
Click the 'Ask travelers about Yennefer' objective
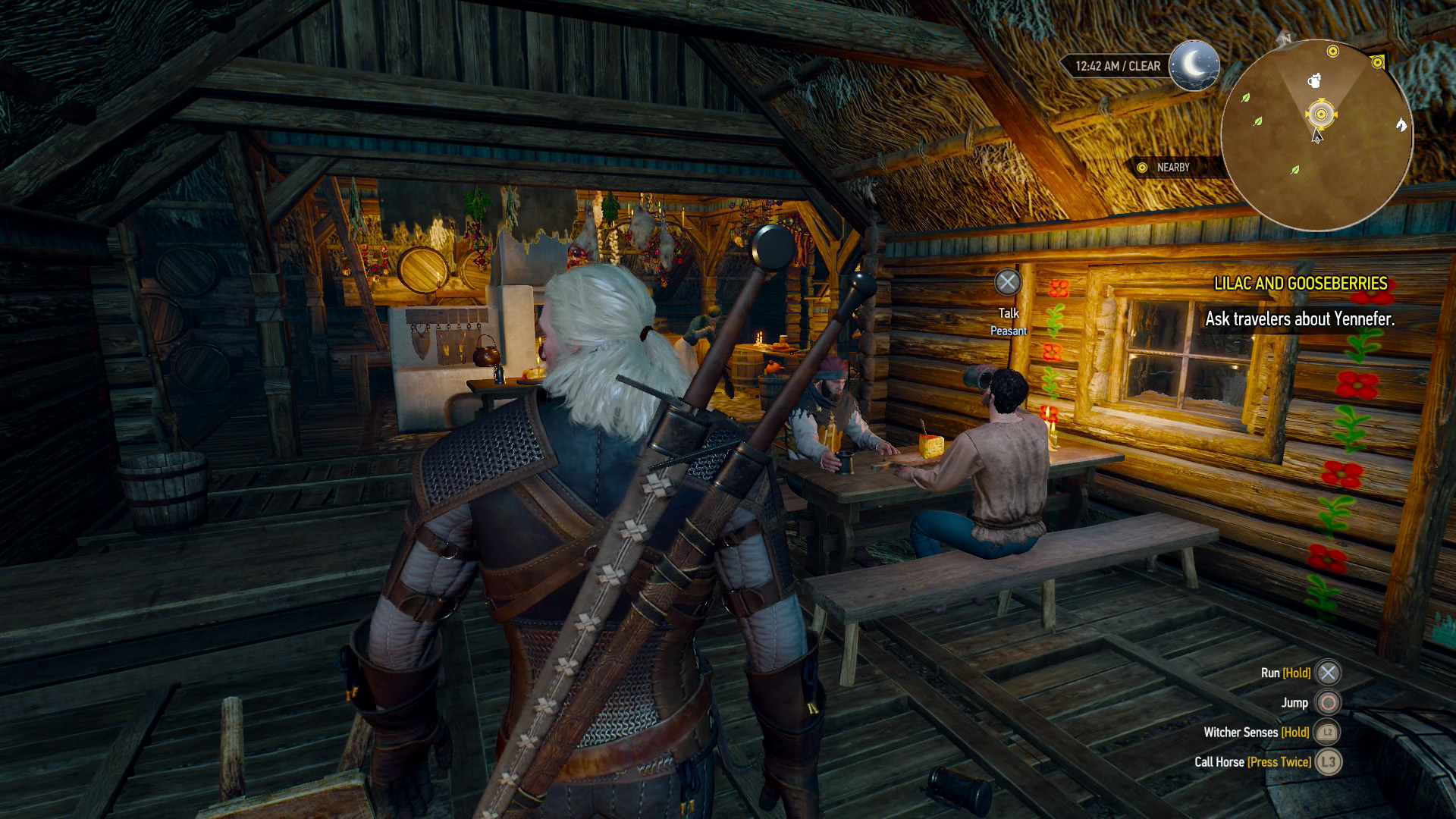click(1300, 319)
